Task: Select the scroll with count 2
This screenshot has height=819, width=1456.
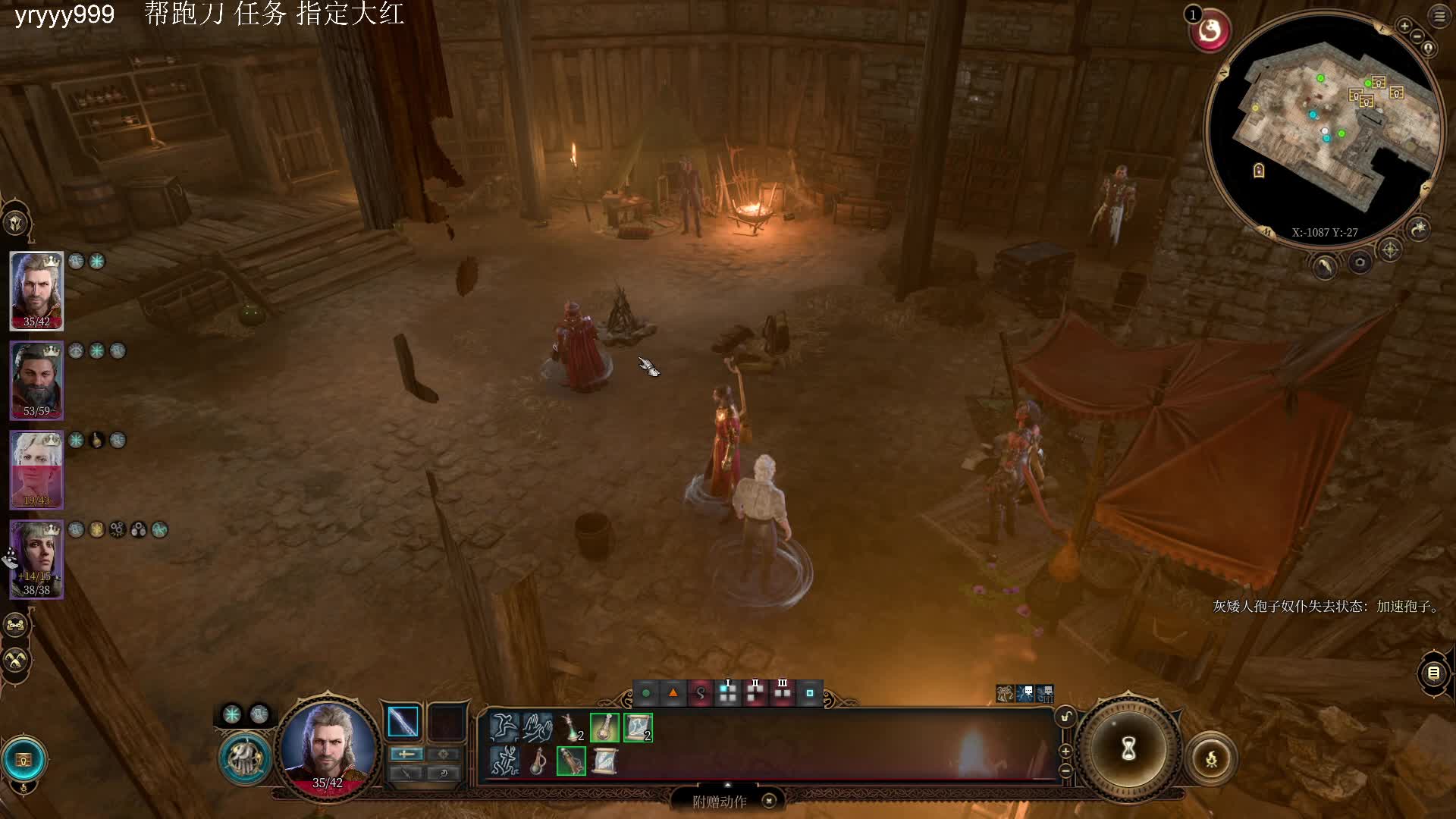Action: pyautogui.click(x=637, y=727)
